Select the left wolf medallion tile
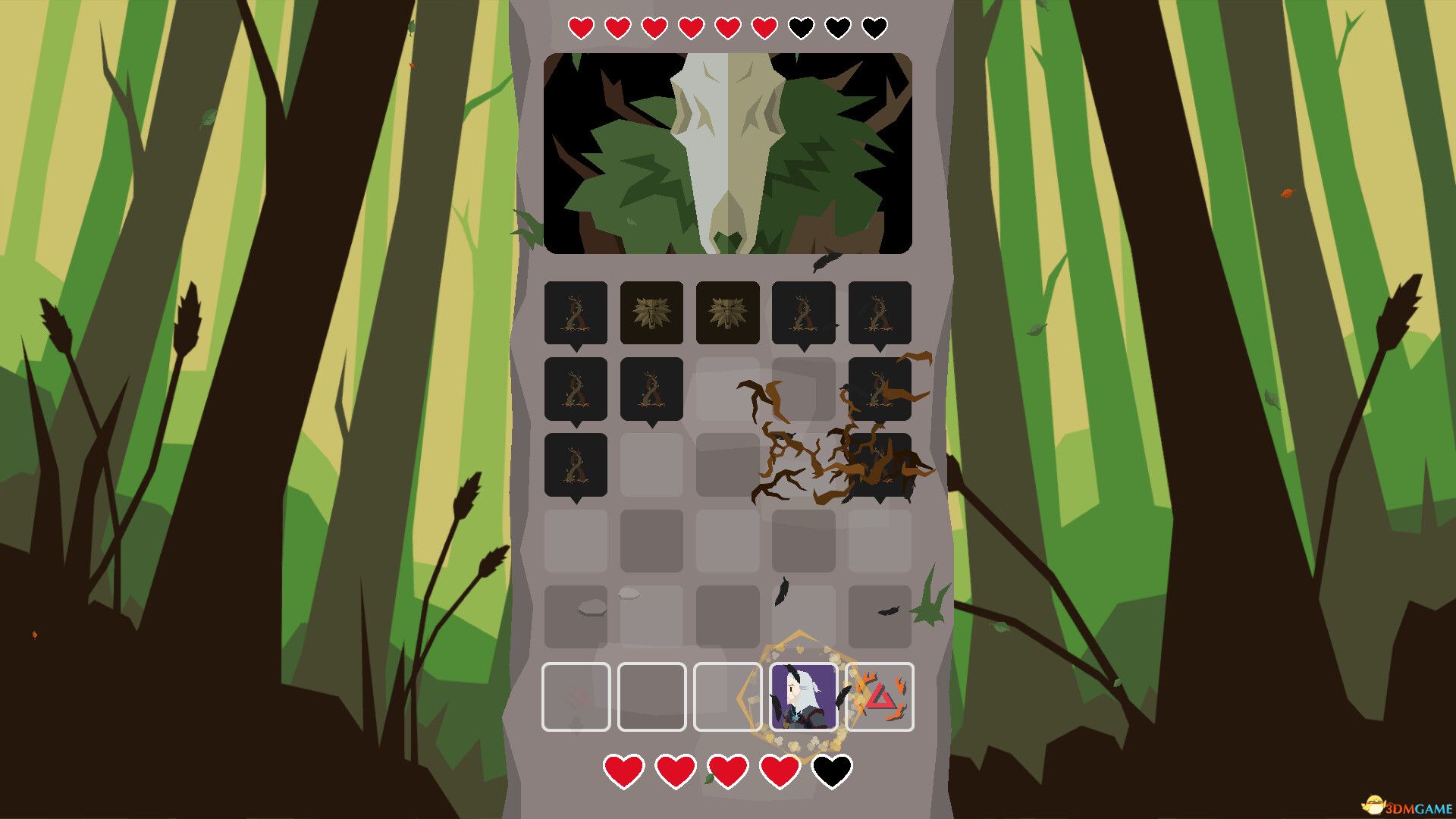The width and height of the screenshot is (1456, 819). click(x=652, y=313)
